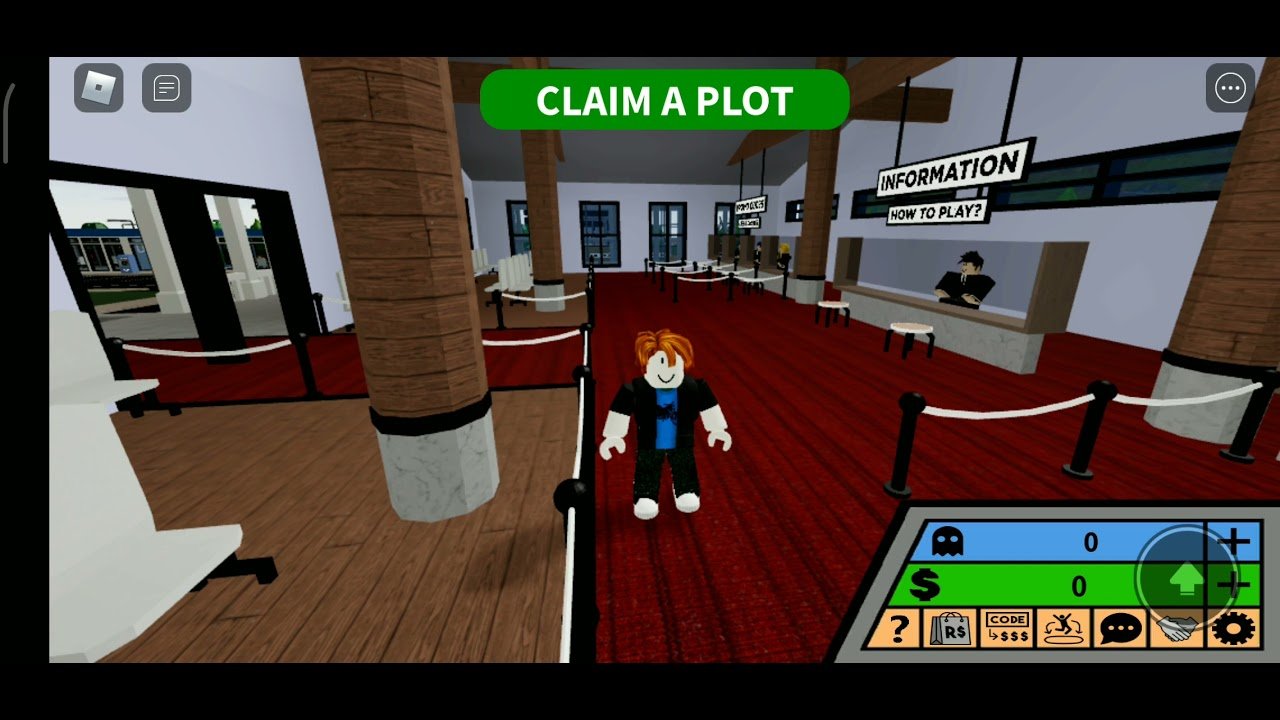
Task: Open the question mark help icon
Action: click(899, 629)
